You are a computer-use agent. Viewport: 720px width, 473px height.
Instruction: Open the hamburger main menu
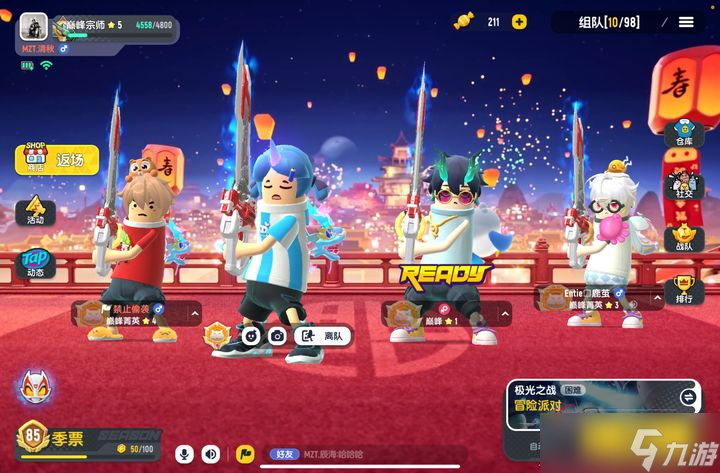[686, 22]
